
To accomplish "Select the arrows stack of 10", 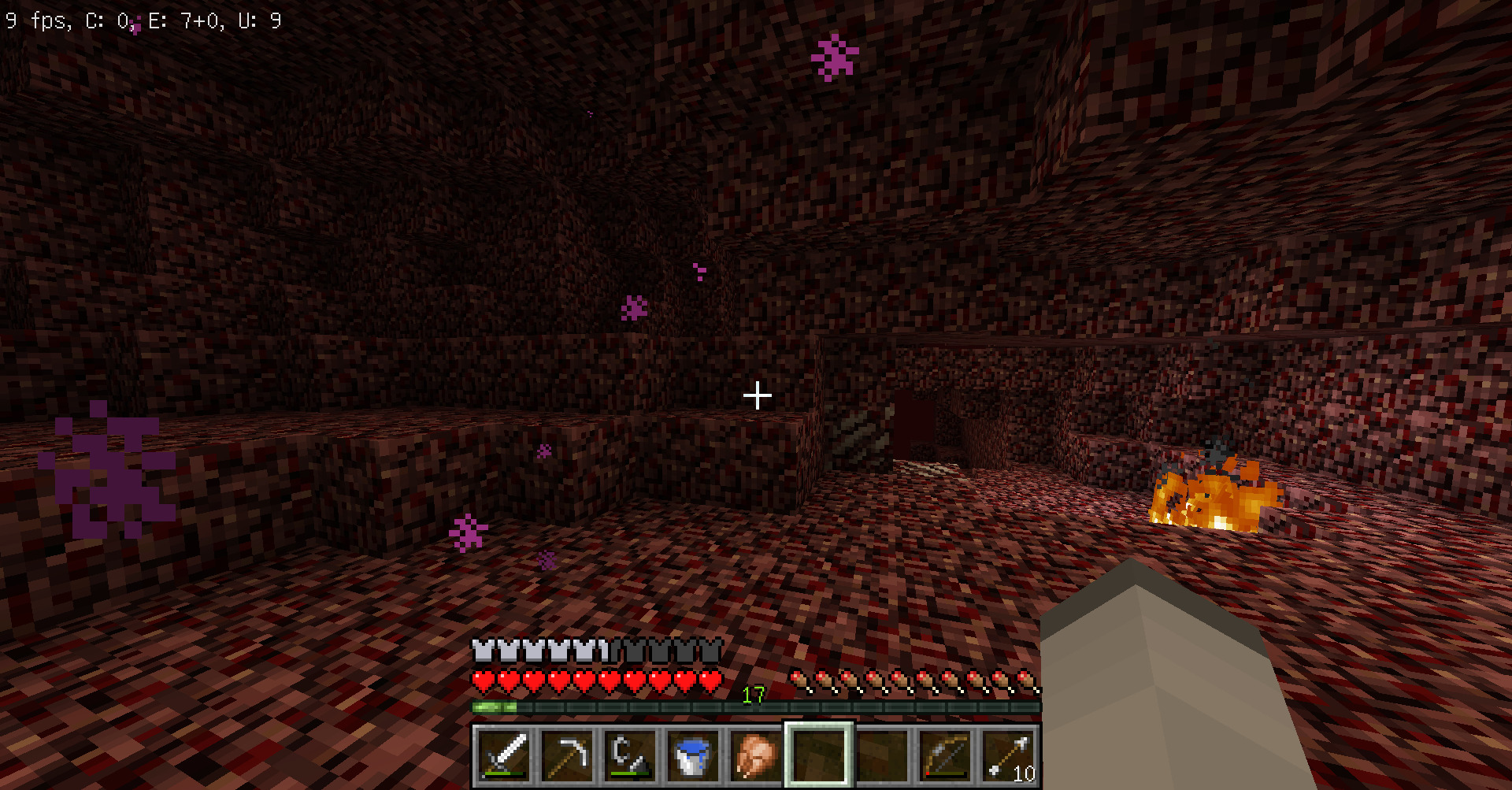I will click(x=1008, y=755).
